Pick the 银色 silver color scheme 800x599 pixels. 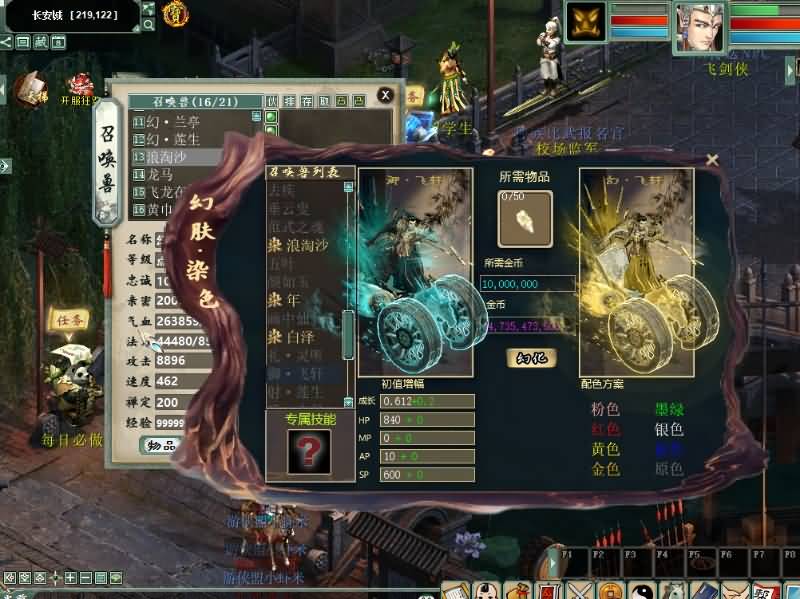tap(669, 430)
